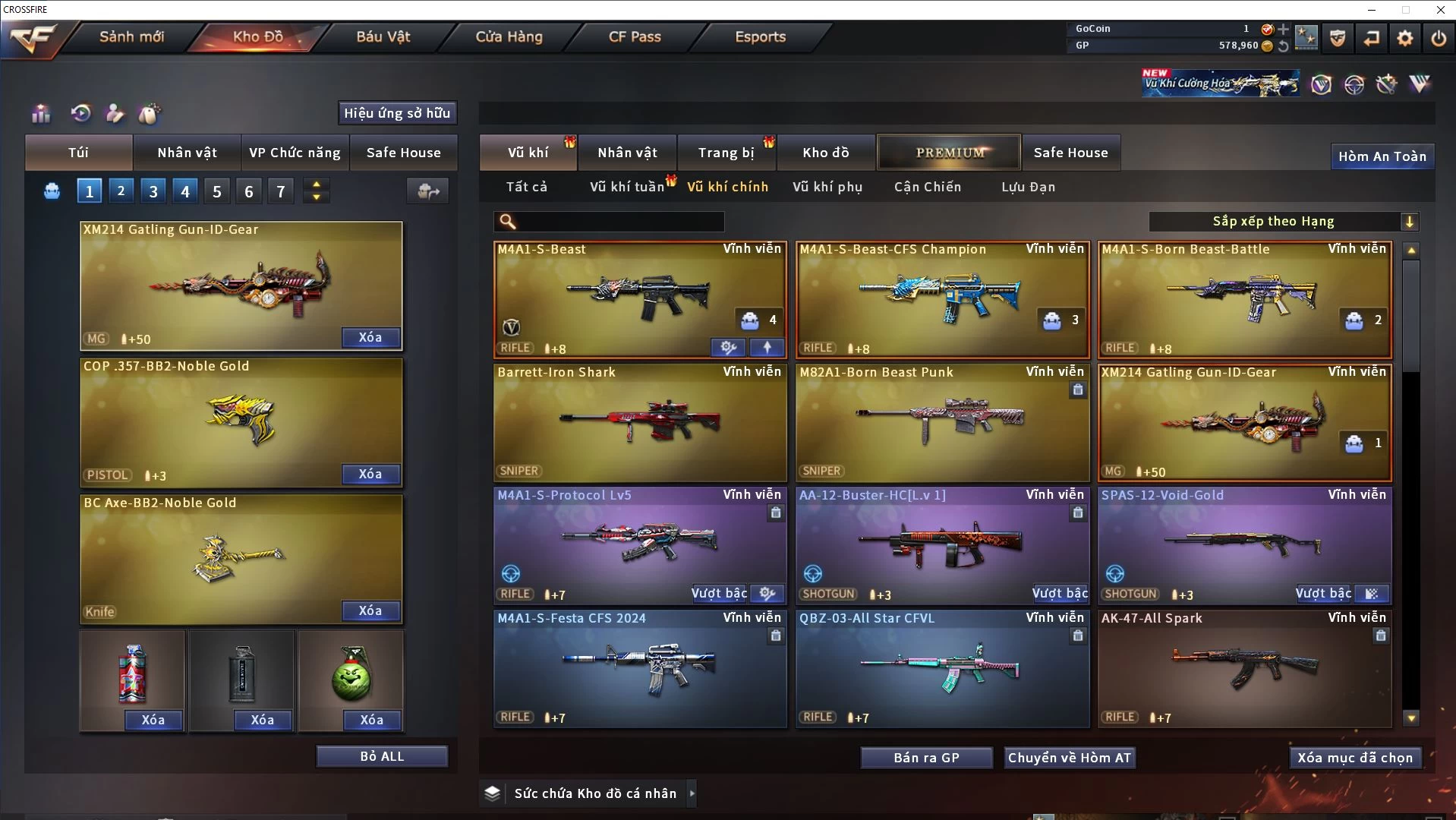Select the Vũ khí phụ category
The height and width of the screenshot is (820, 1456).
tap(827, 187)
